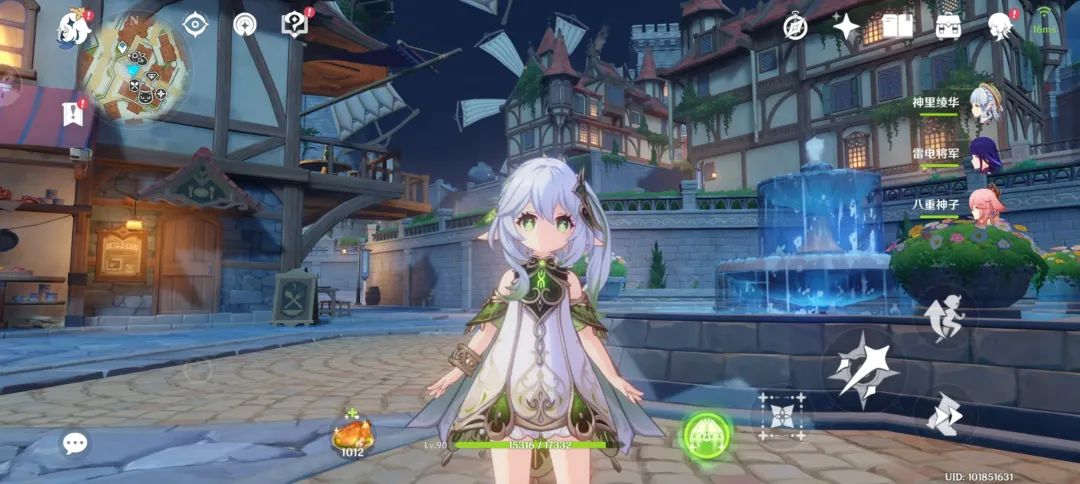Switch to party member 雷电将军
Screen dimensions: 1080x484
pyautogui.click(x=985, y=155)
